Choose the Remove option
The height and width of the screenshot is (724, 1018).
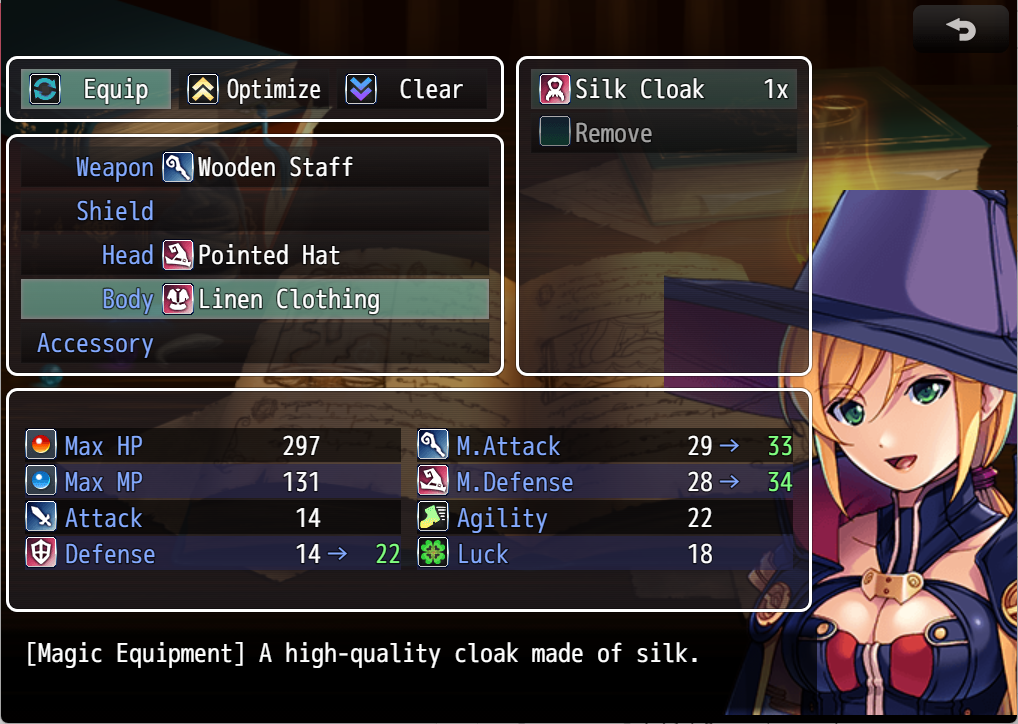[664, 134]
